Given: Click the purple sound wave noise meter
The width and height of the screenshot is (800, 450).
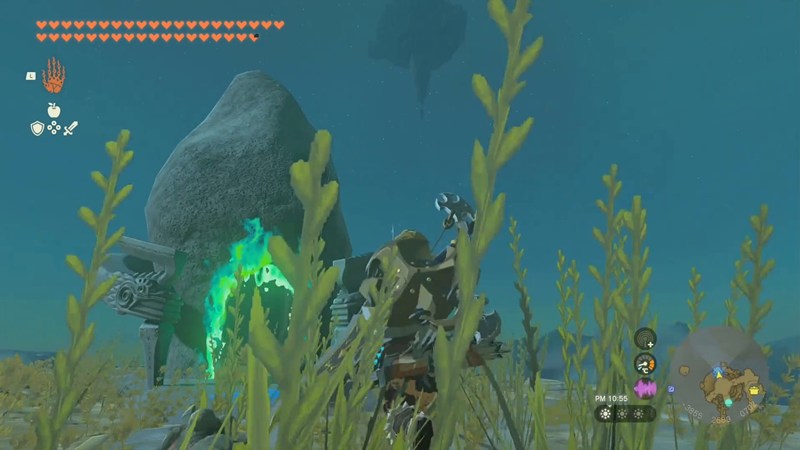Looking at the screenshot, I should (645, 388).
